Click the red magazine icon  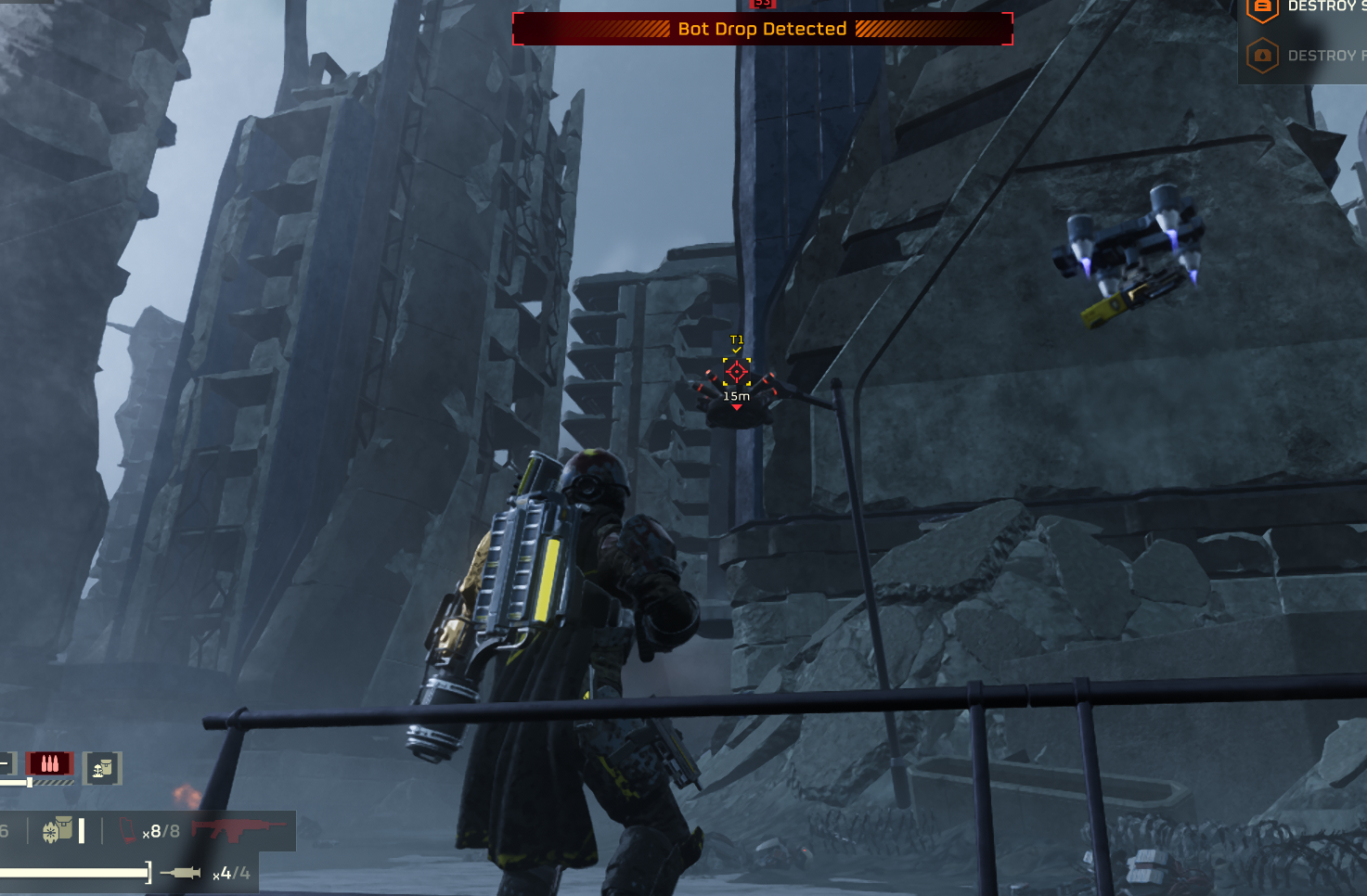[128, 830]
